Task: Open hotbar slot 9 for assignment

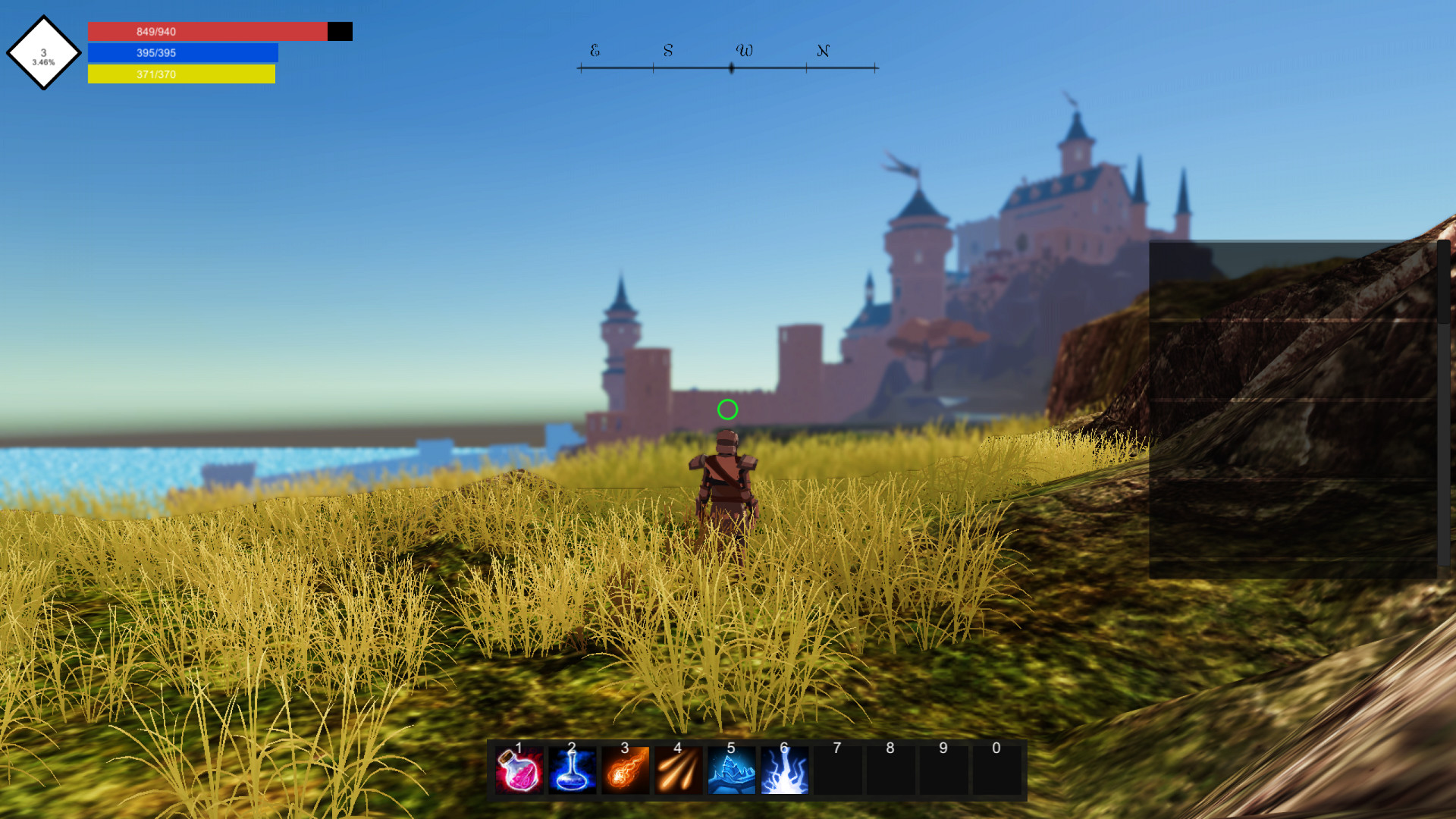Action: tap(943, 768)
